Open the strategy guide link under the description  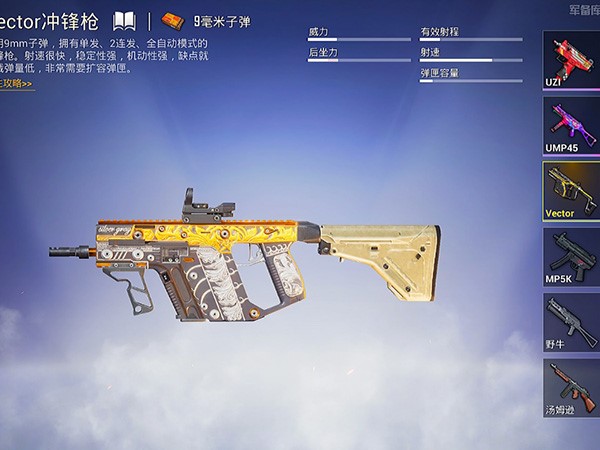click(16, 83)
